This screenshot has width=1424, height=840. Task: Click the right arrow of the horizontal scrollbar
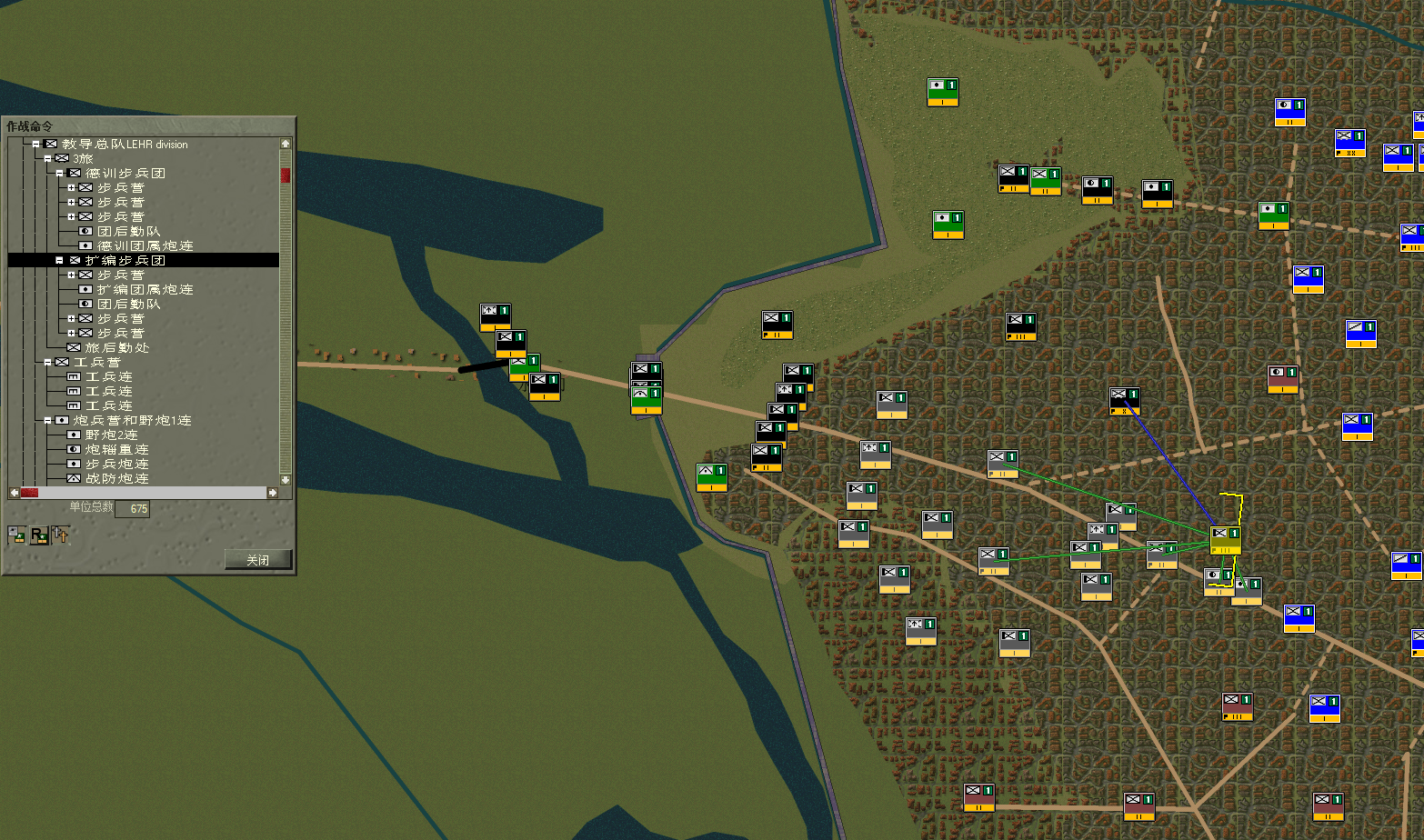(272, 493)
